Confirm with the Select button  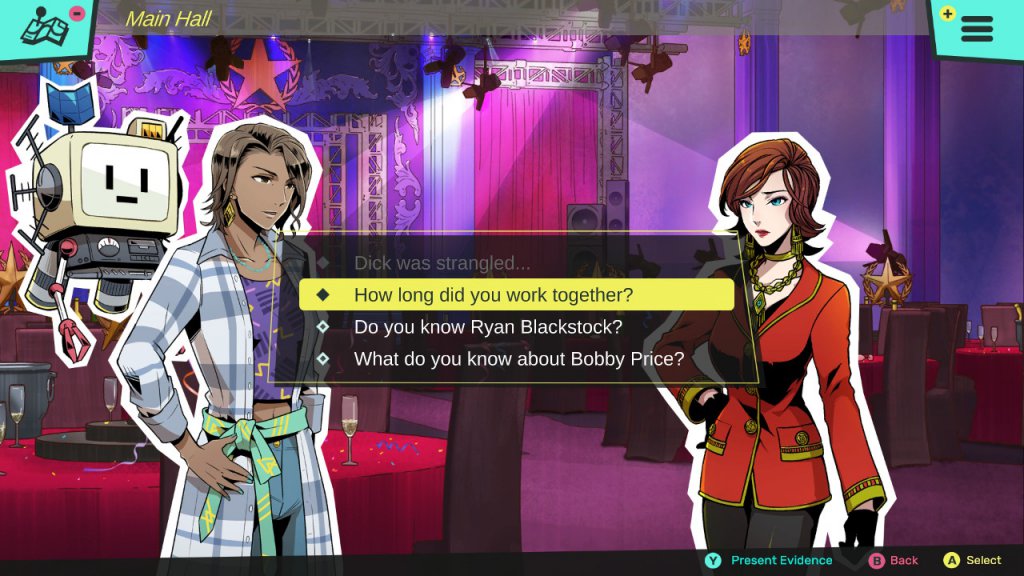coord(973,560)
